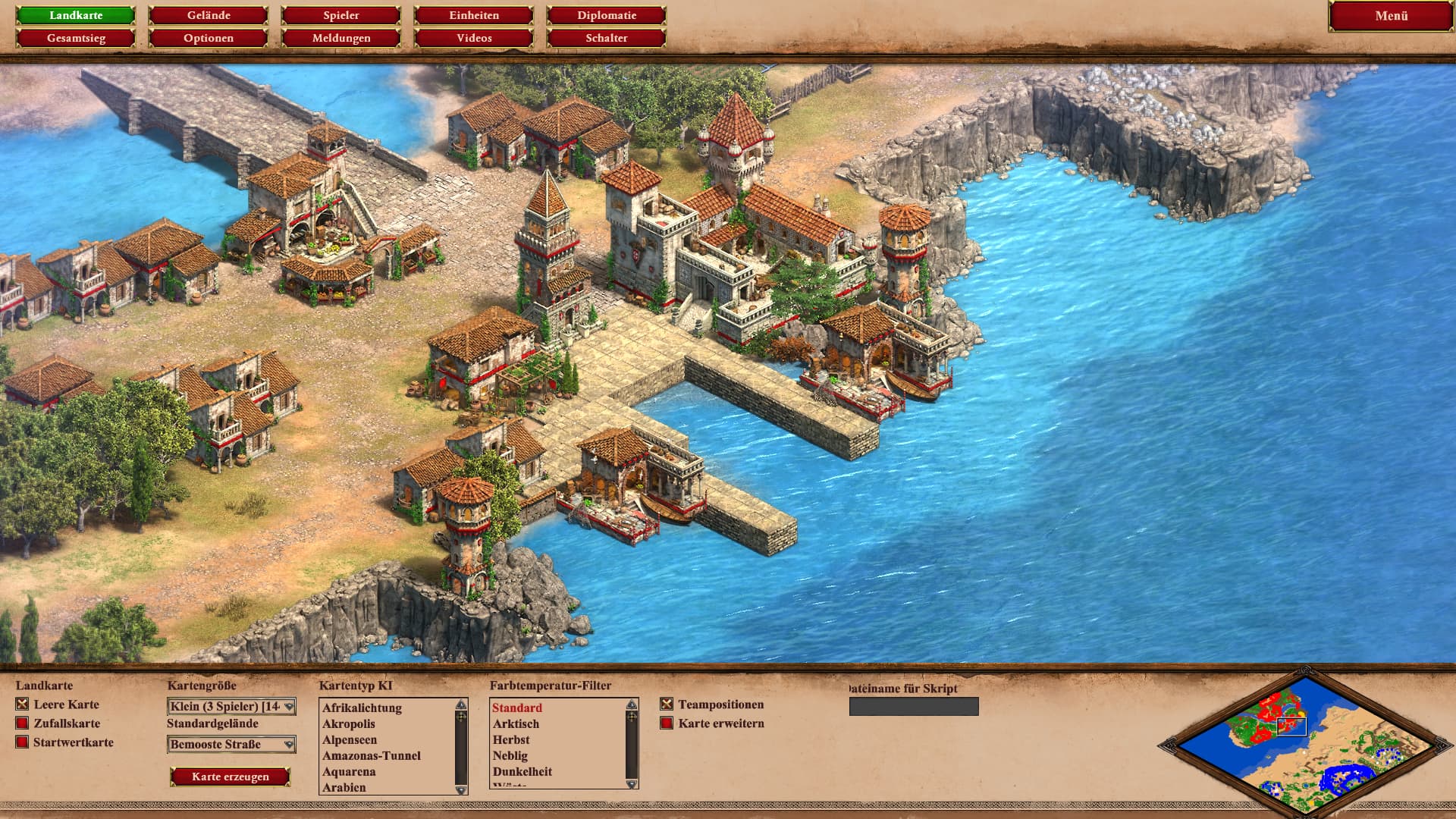Click on the diamond minimap
The height and width of the screenshot is (819, 1456).
pos(1304,745)
